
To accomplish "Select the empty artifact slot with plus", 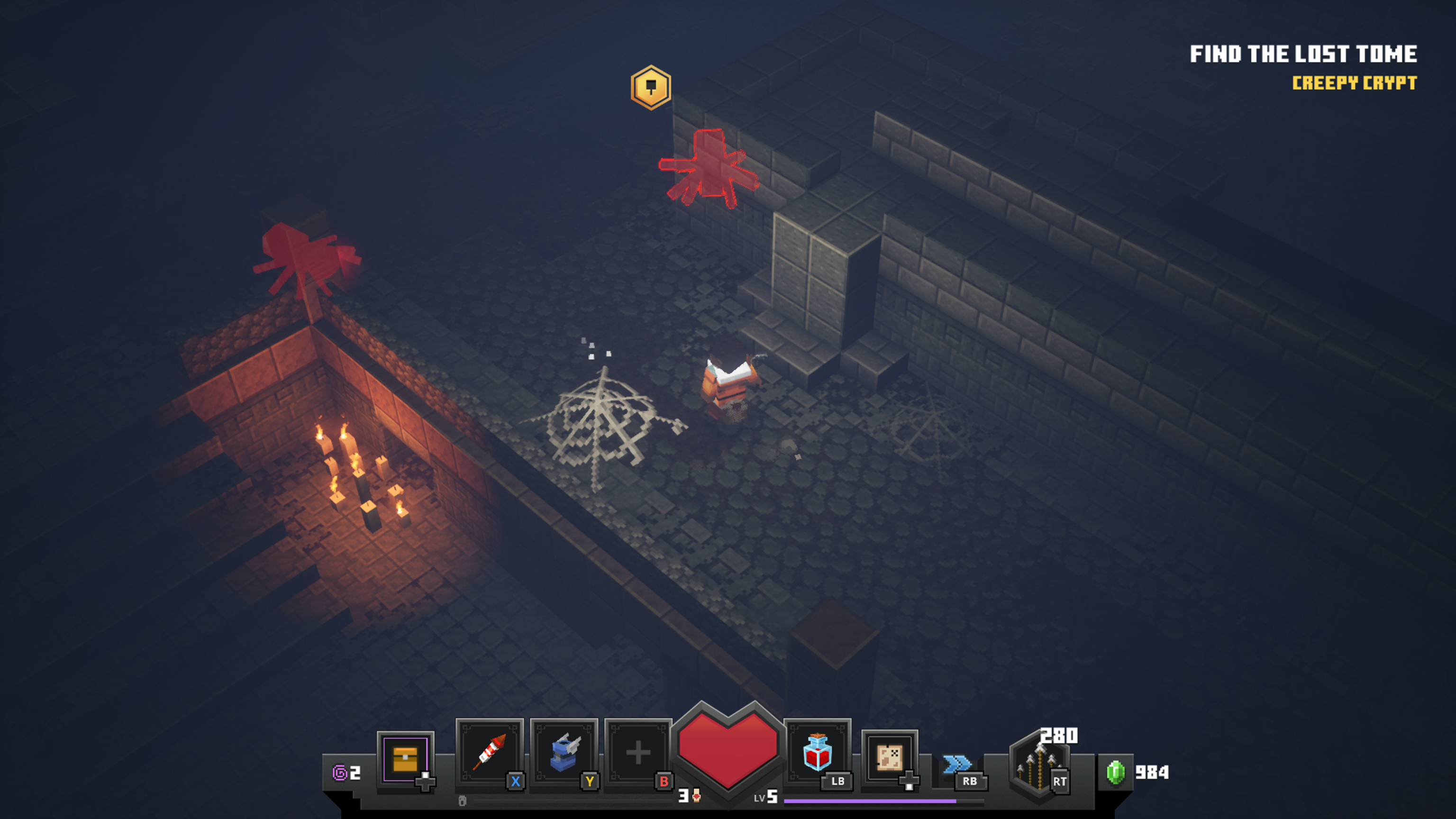I will (x=638, y=753).
